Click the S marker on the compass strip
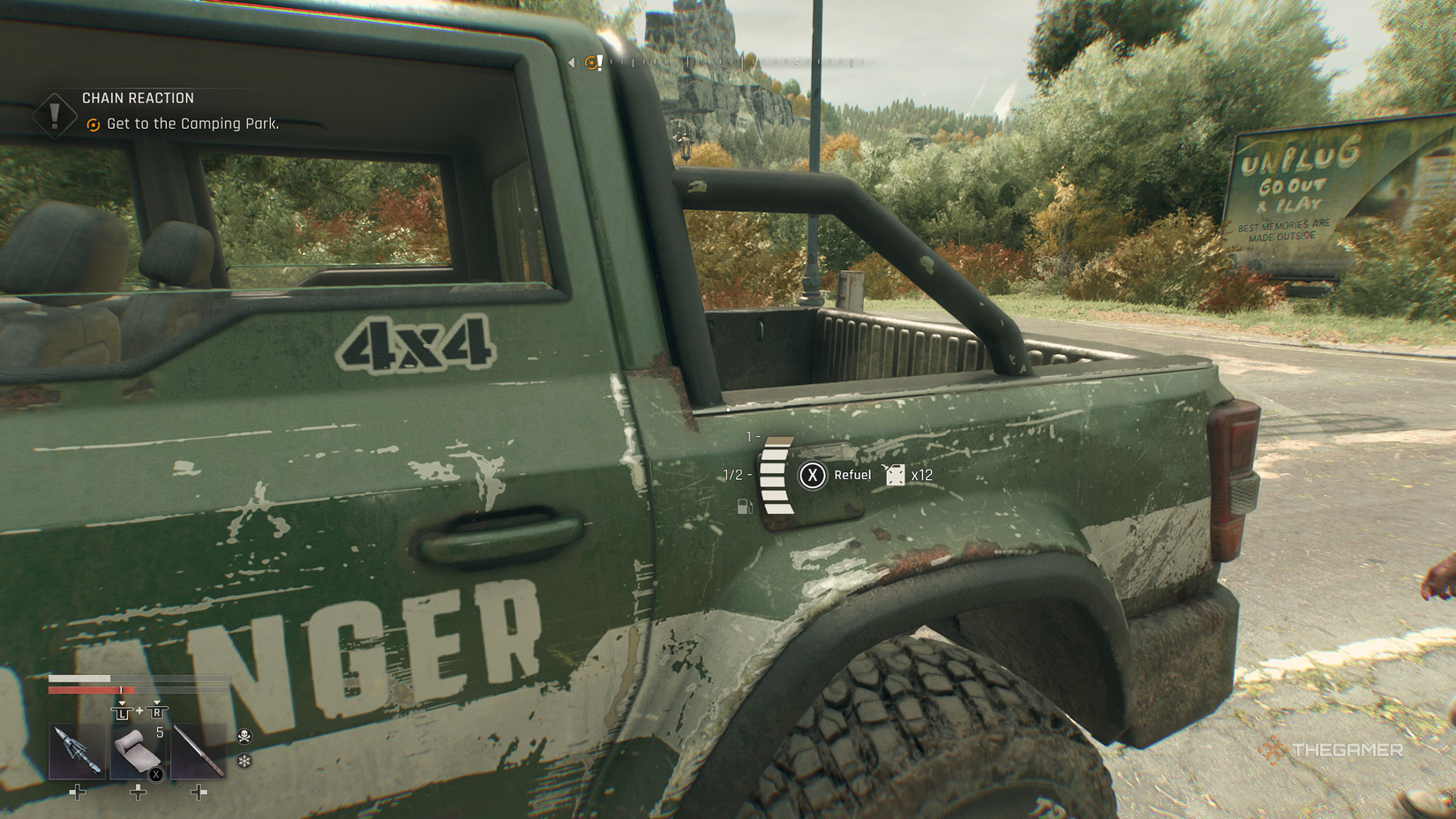The image size is (1456, 819). tap(795, 63)
